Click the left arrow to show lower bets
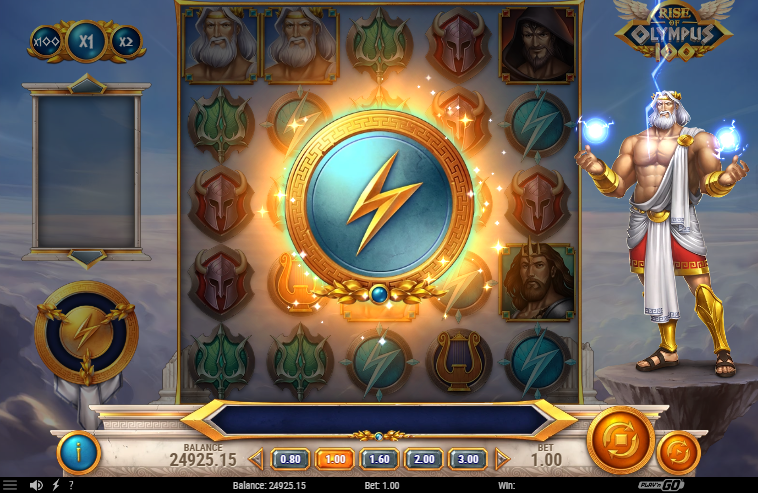 pyautogui.click(x=256, y=459)
